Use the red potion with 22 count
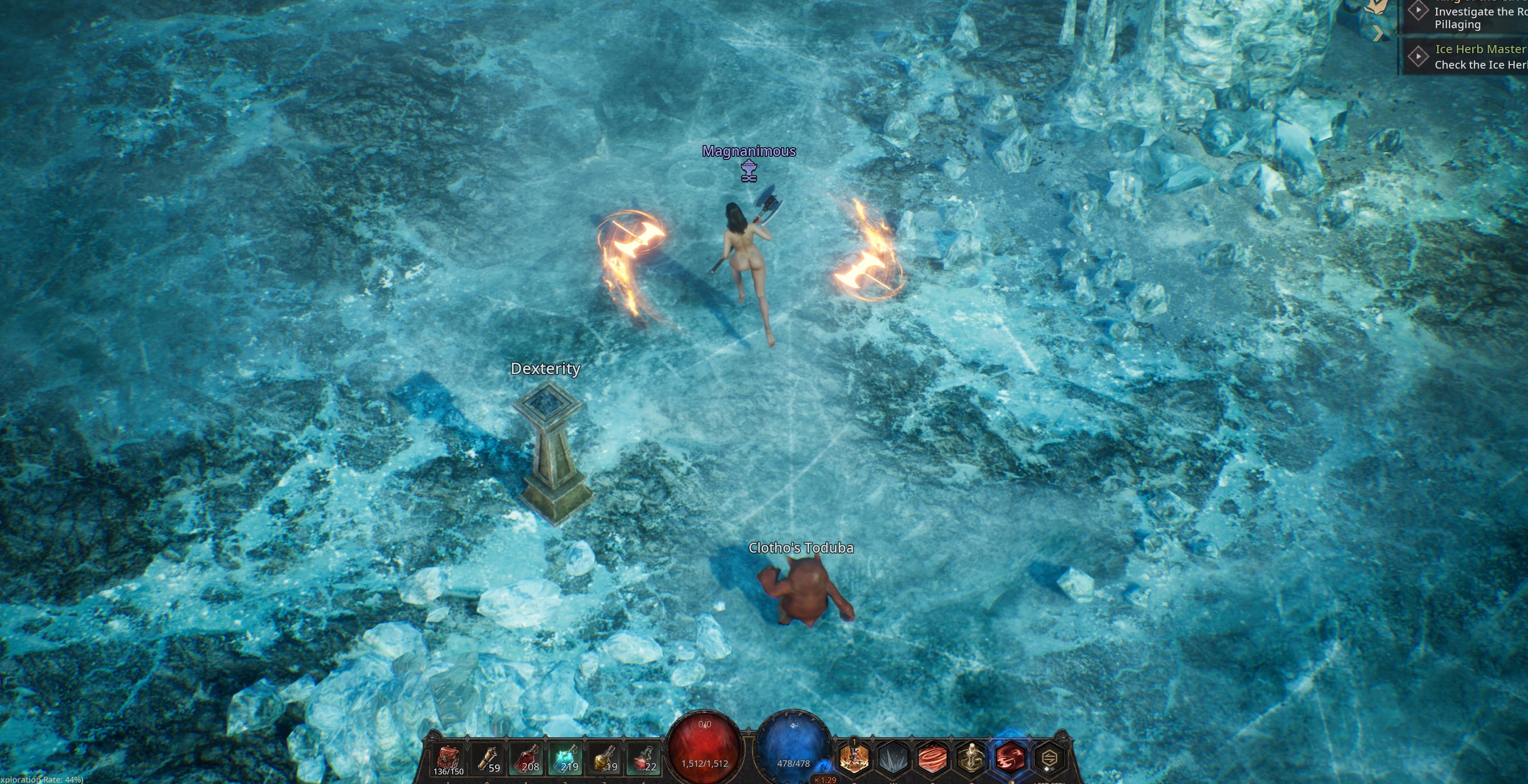The width and height of the screenshot is (1528, 784). tap(644, 759)
